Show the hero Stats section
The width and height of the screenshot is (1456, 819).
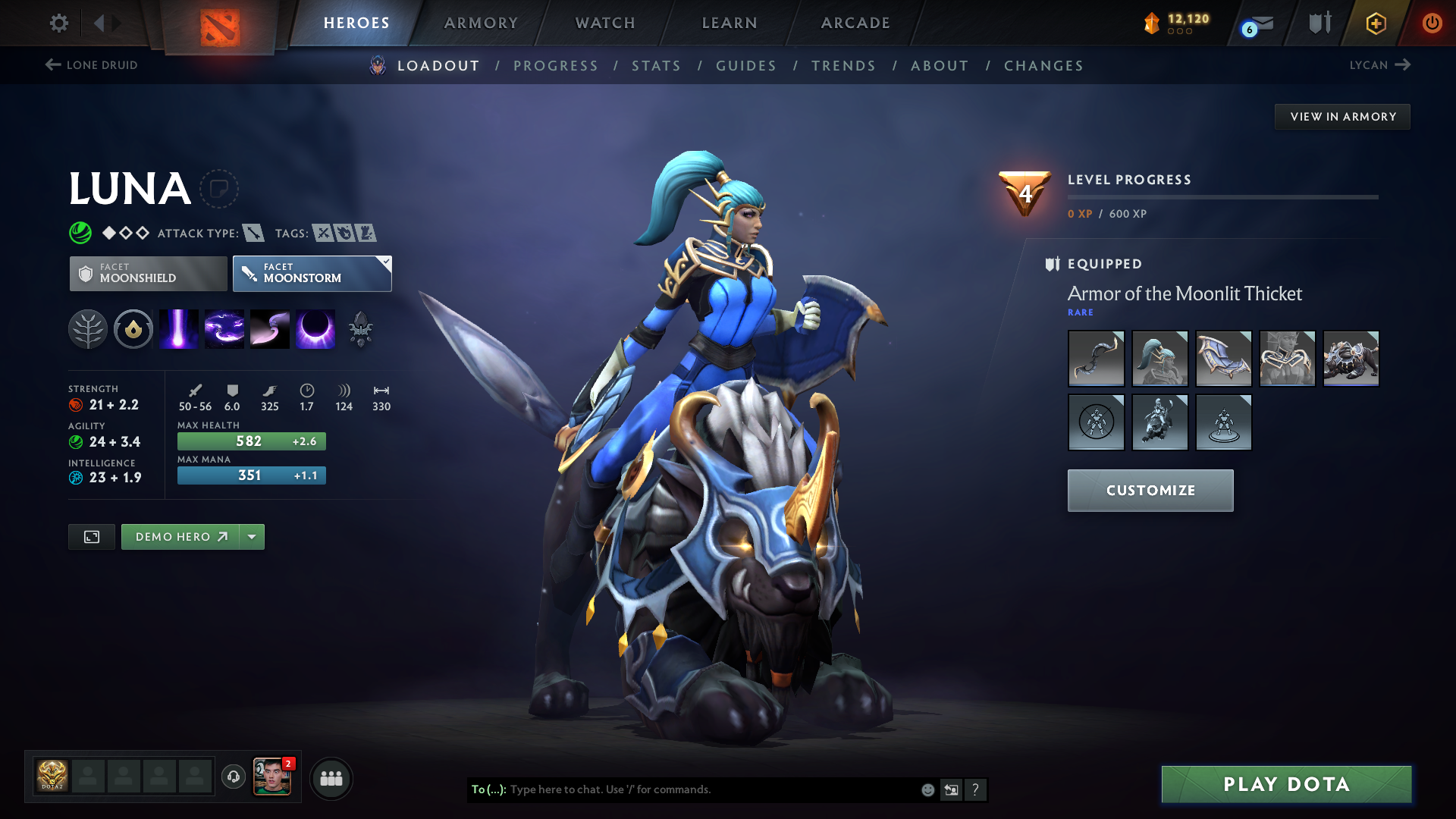(x=656, y=66)
